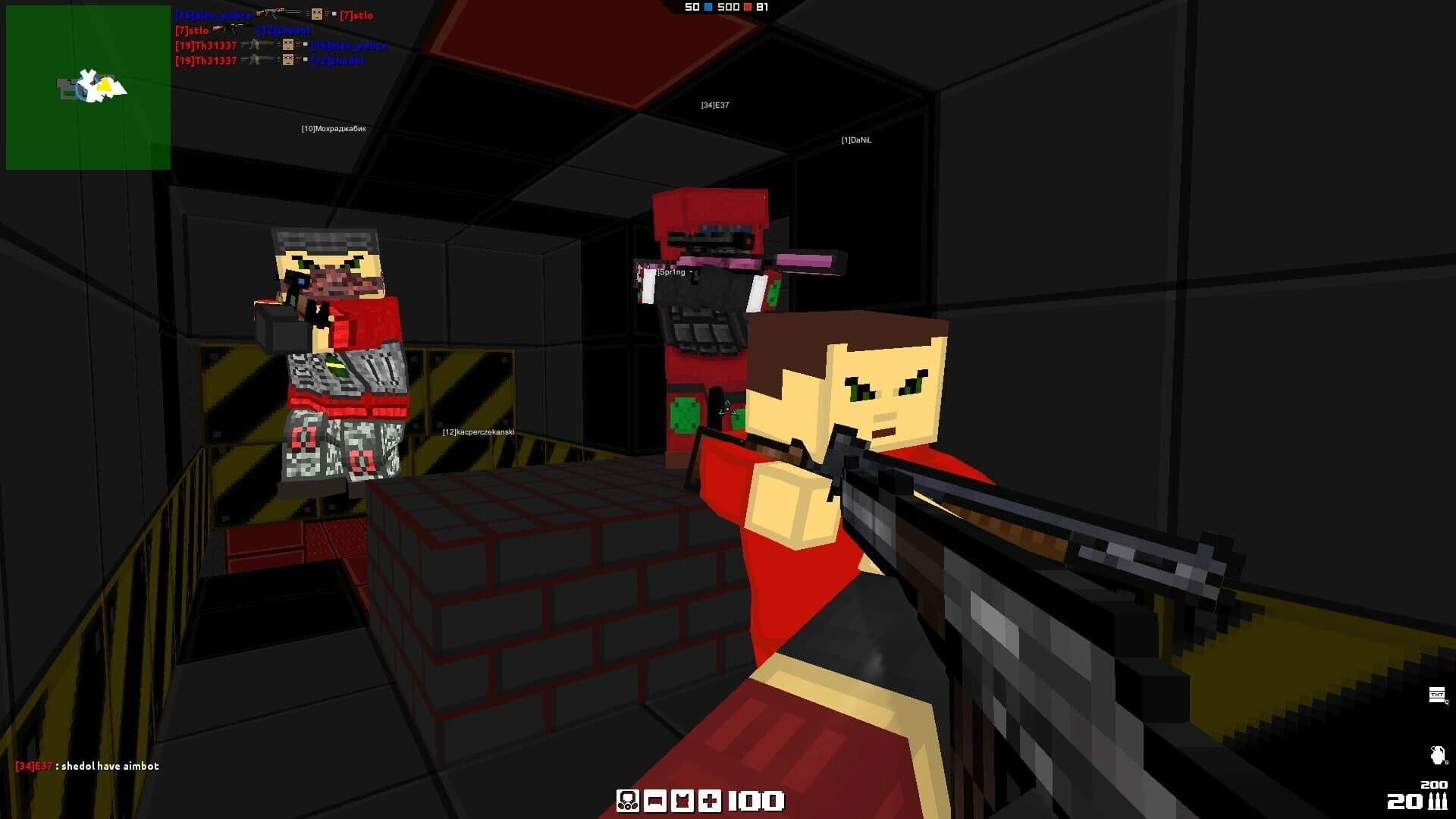Select the gas mask icon in the HUD
The image size is (1456, 819).
click(x=627, y=801)
